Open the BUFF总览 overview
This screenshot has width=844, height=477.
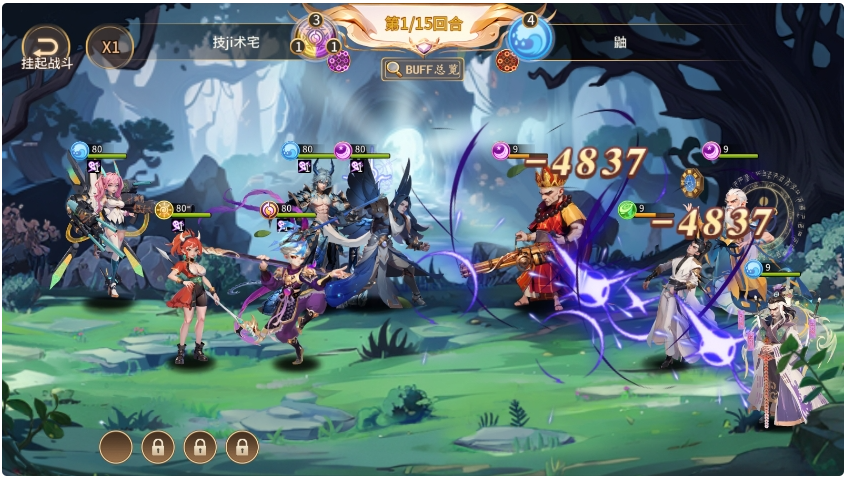(423, 68)
